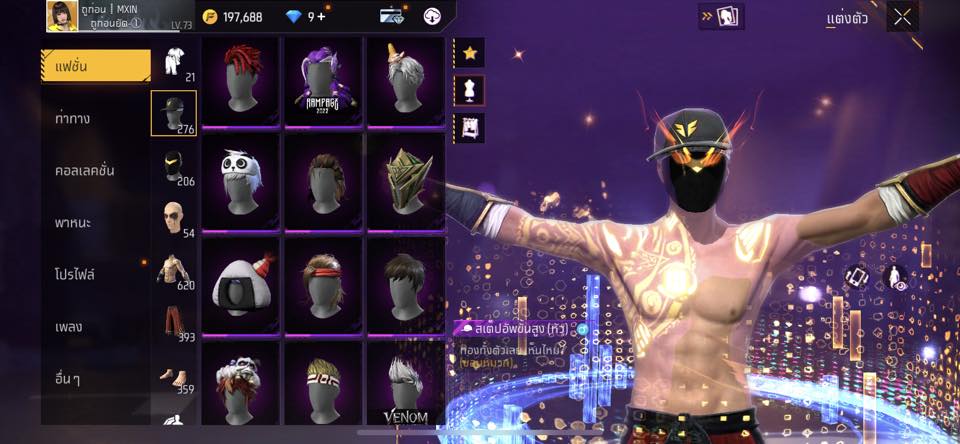Show the outfit sets subcategory with 21 items
The width and height of the screenshot is (960, 444).
173,62
